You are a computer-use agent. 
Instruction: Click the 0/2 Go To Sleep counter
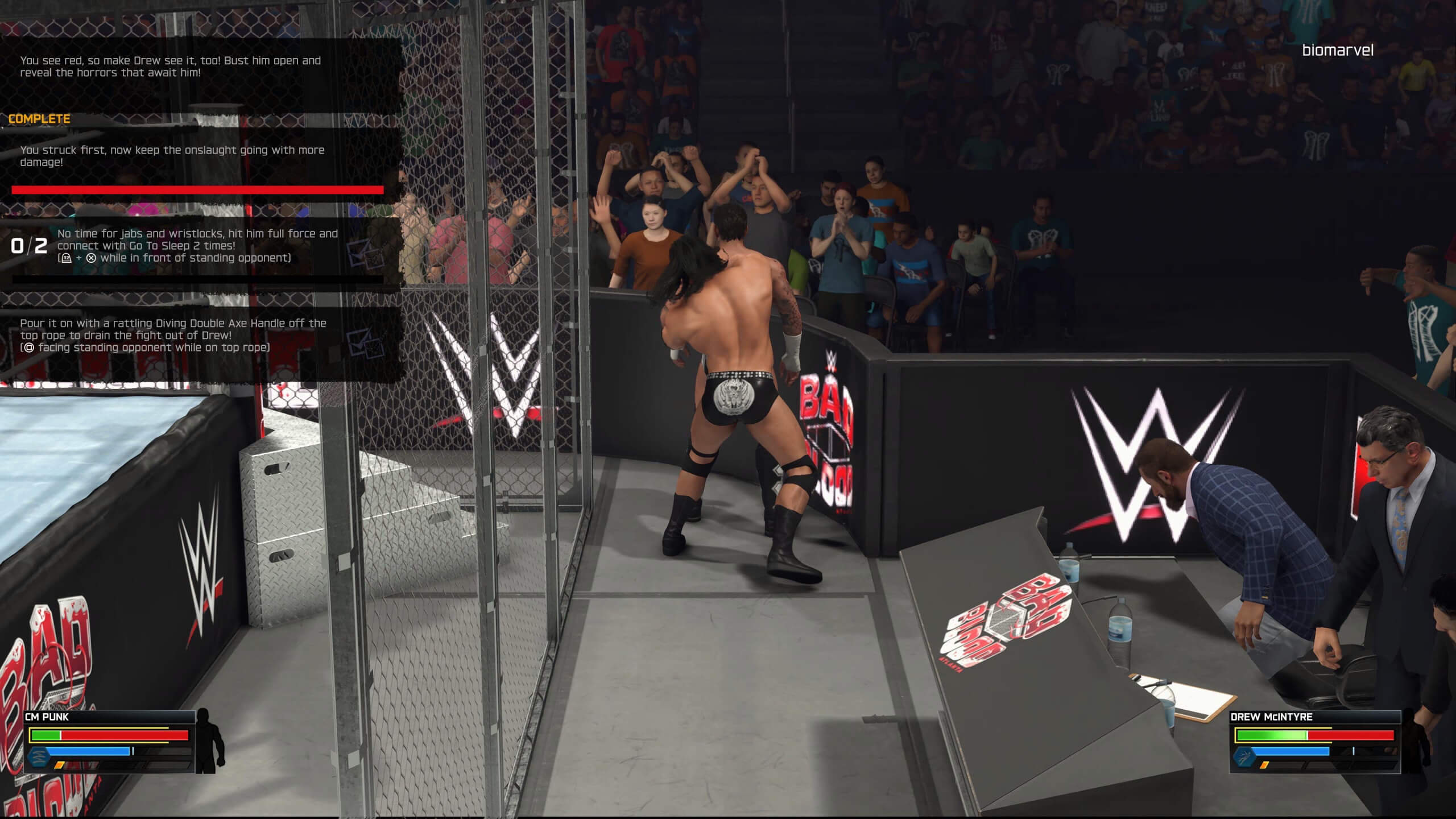[x=30, y=246]
